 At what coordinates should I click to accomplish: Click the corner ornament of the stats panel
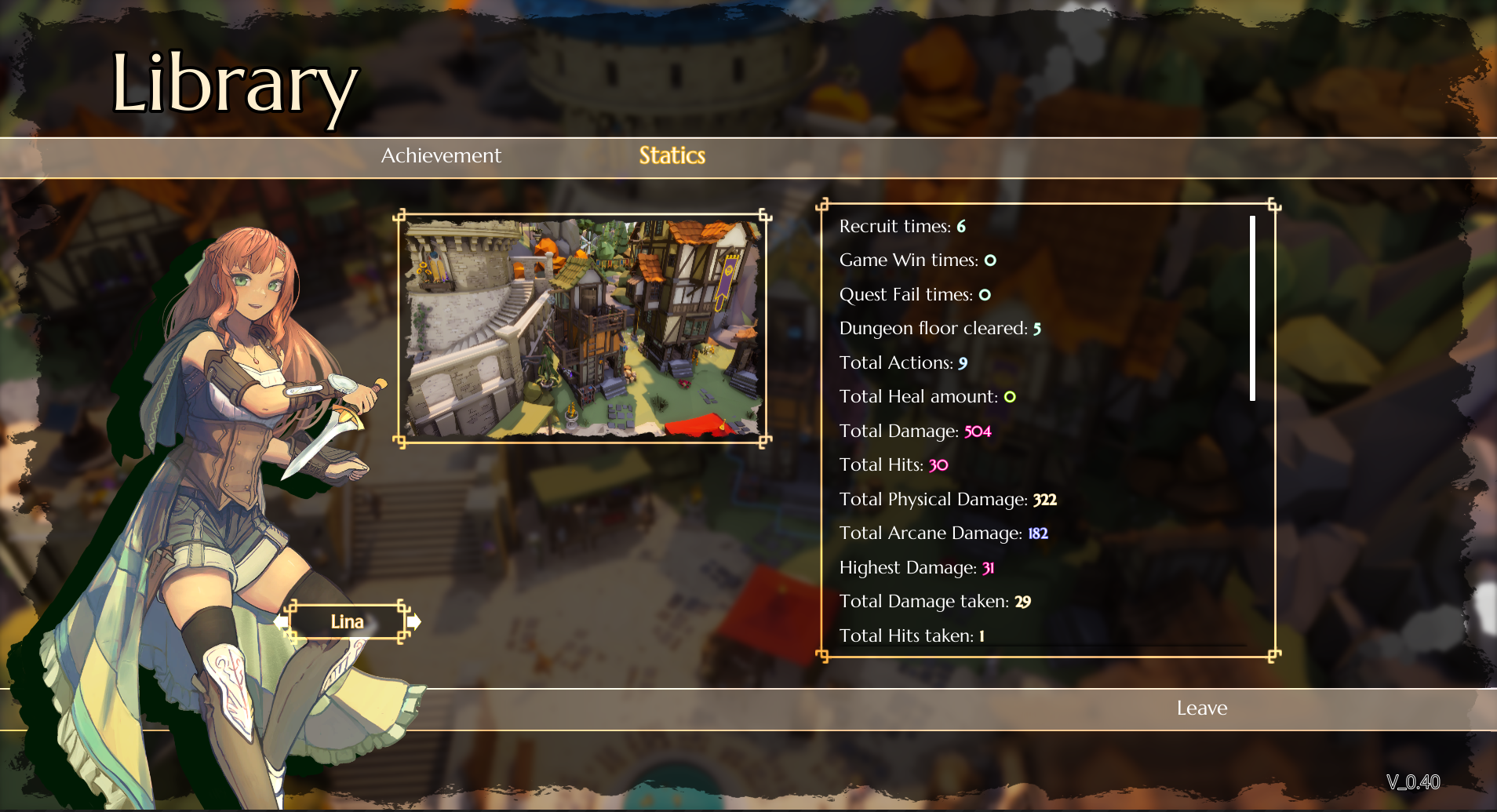coord(824,205)
